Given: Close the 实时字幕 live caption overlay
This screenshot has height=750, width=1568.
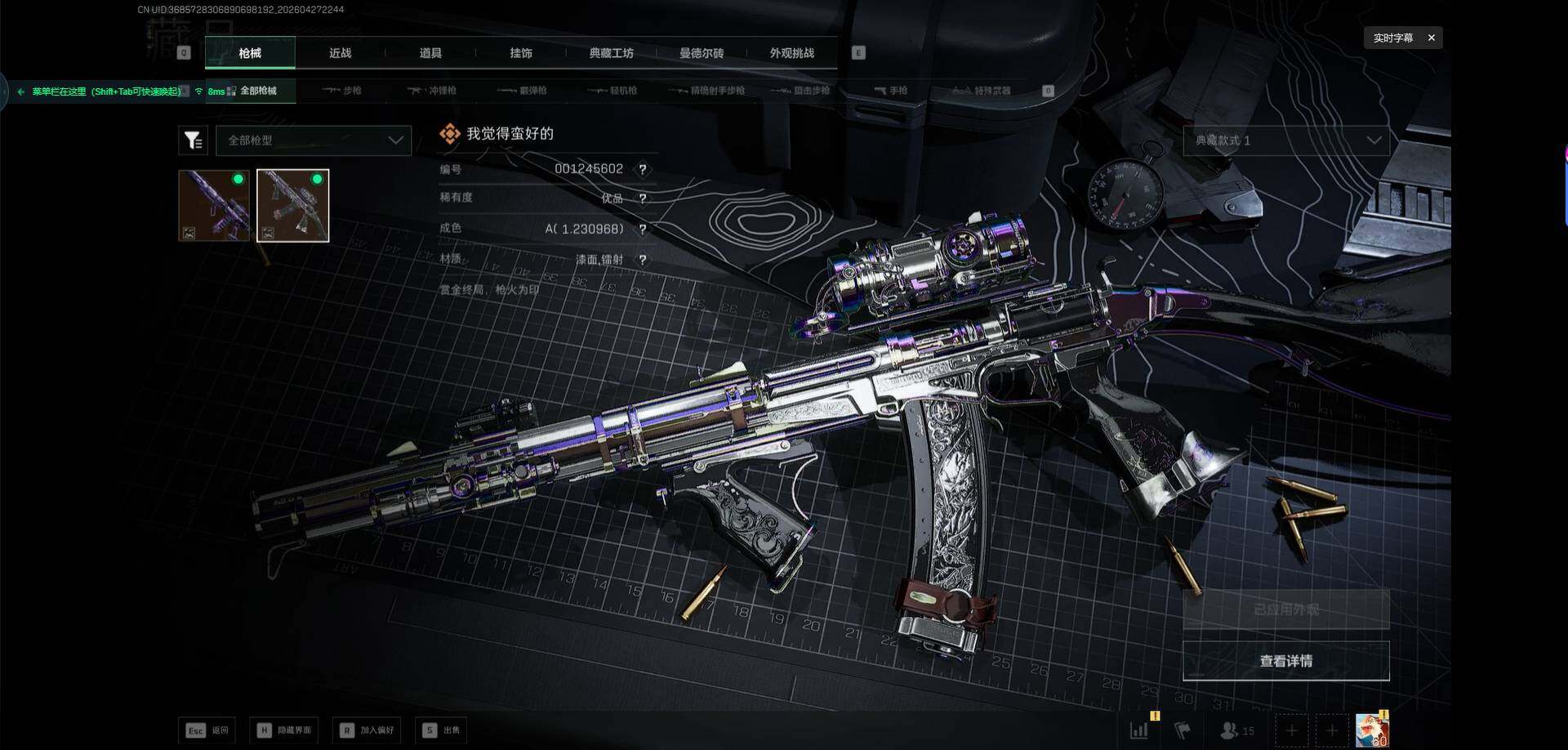Looking at the screenshot, I should (1431, 38).
